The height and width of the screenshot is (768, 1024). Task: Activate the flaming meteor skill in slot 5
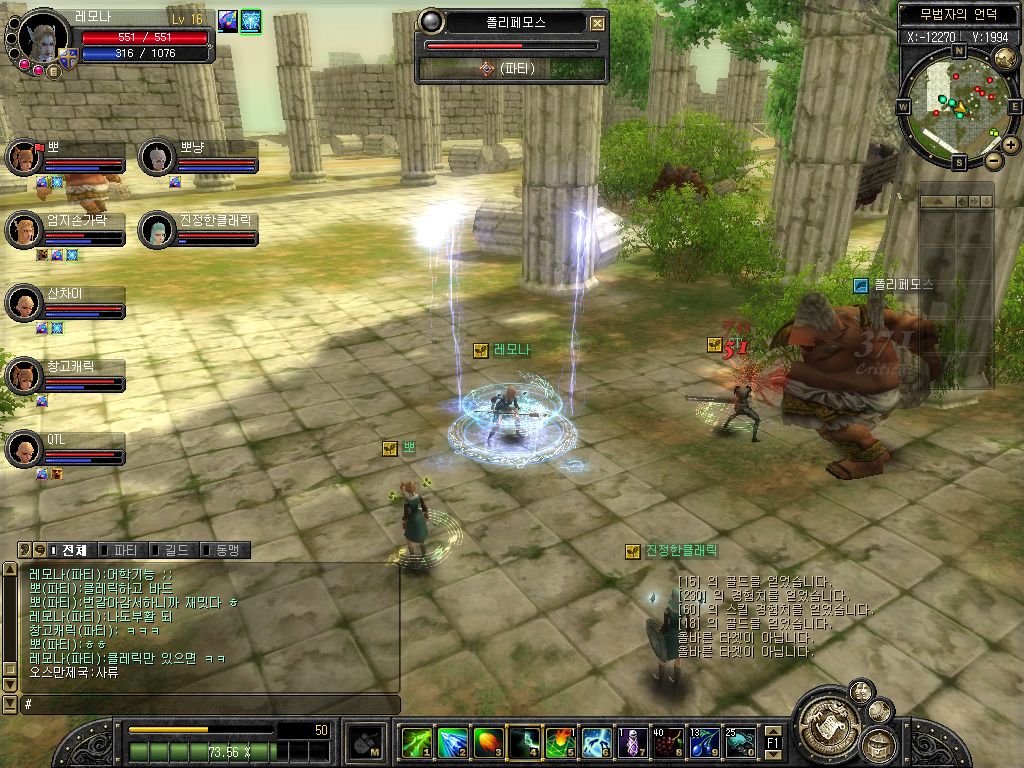[560, 742]
